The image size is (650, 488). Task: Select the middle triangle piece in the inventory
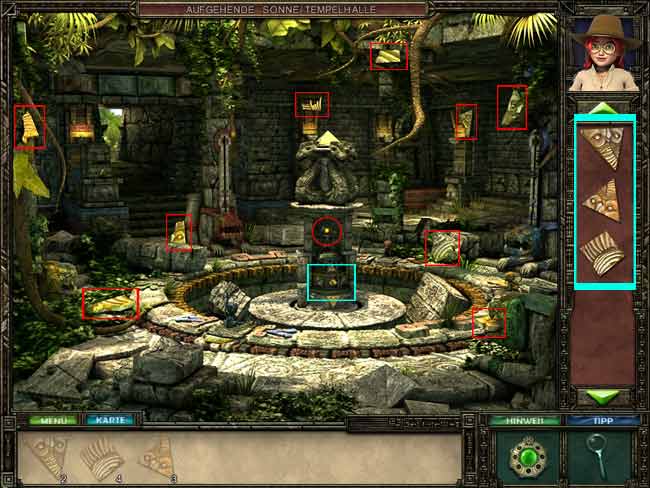pyautogui.click(x=603, y=200)
